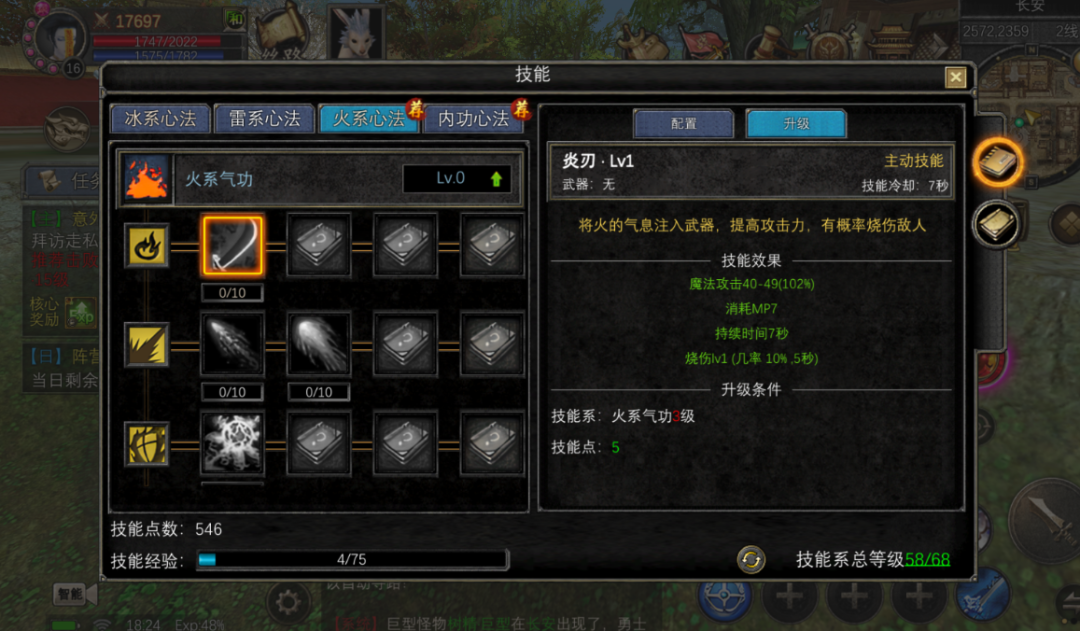Toggle the 智能 button
The height and width of the screenshot is (631, 1080).
tap(70, 594)
